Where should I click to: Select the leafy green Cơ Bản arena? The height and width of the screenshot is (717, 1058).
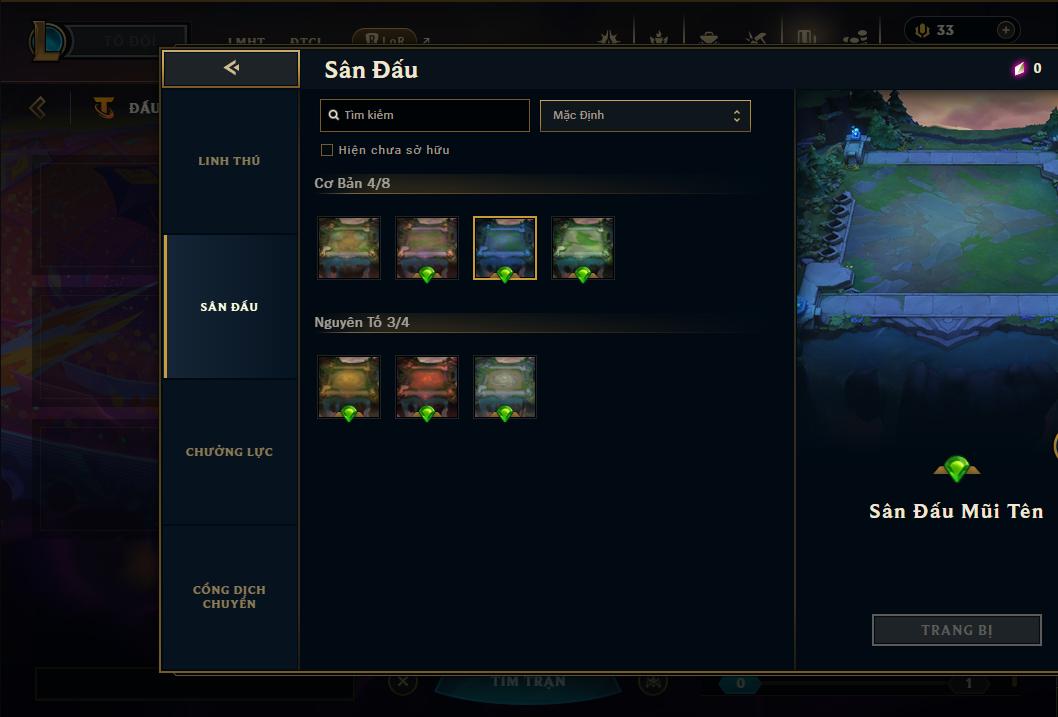click(x=583, y=248)
